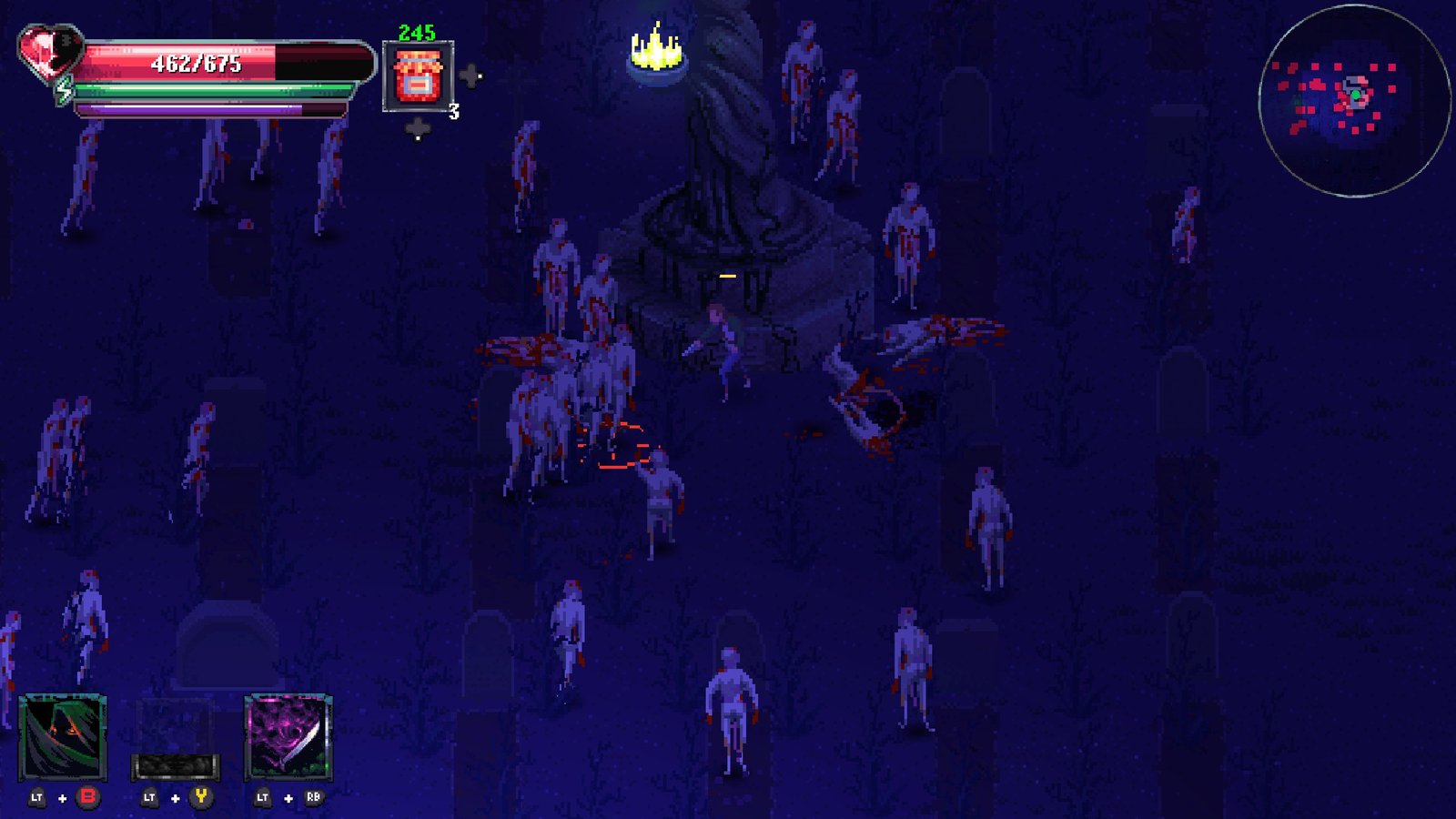The image size is (1456, 819).
Task: Select the empty greyed-out middle ability slot
Action: tap(176, 739)
